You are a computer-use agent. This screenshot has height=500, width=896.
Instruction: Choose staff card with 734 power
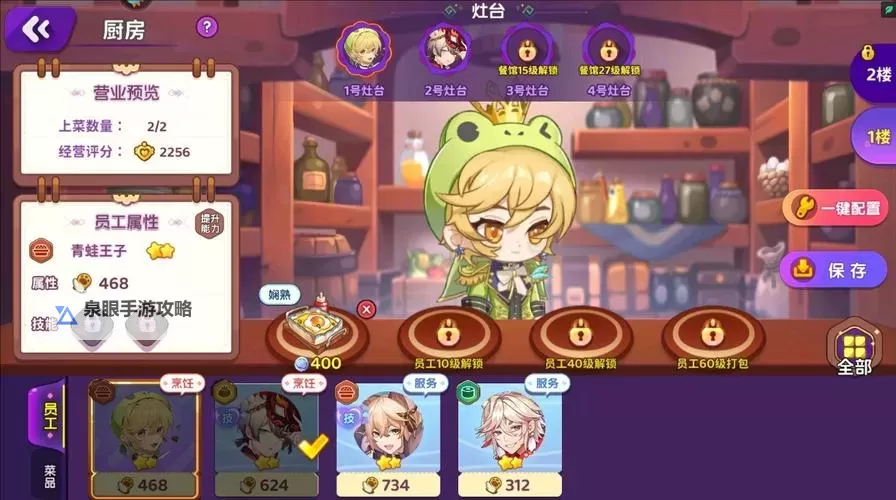point(387,437)
